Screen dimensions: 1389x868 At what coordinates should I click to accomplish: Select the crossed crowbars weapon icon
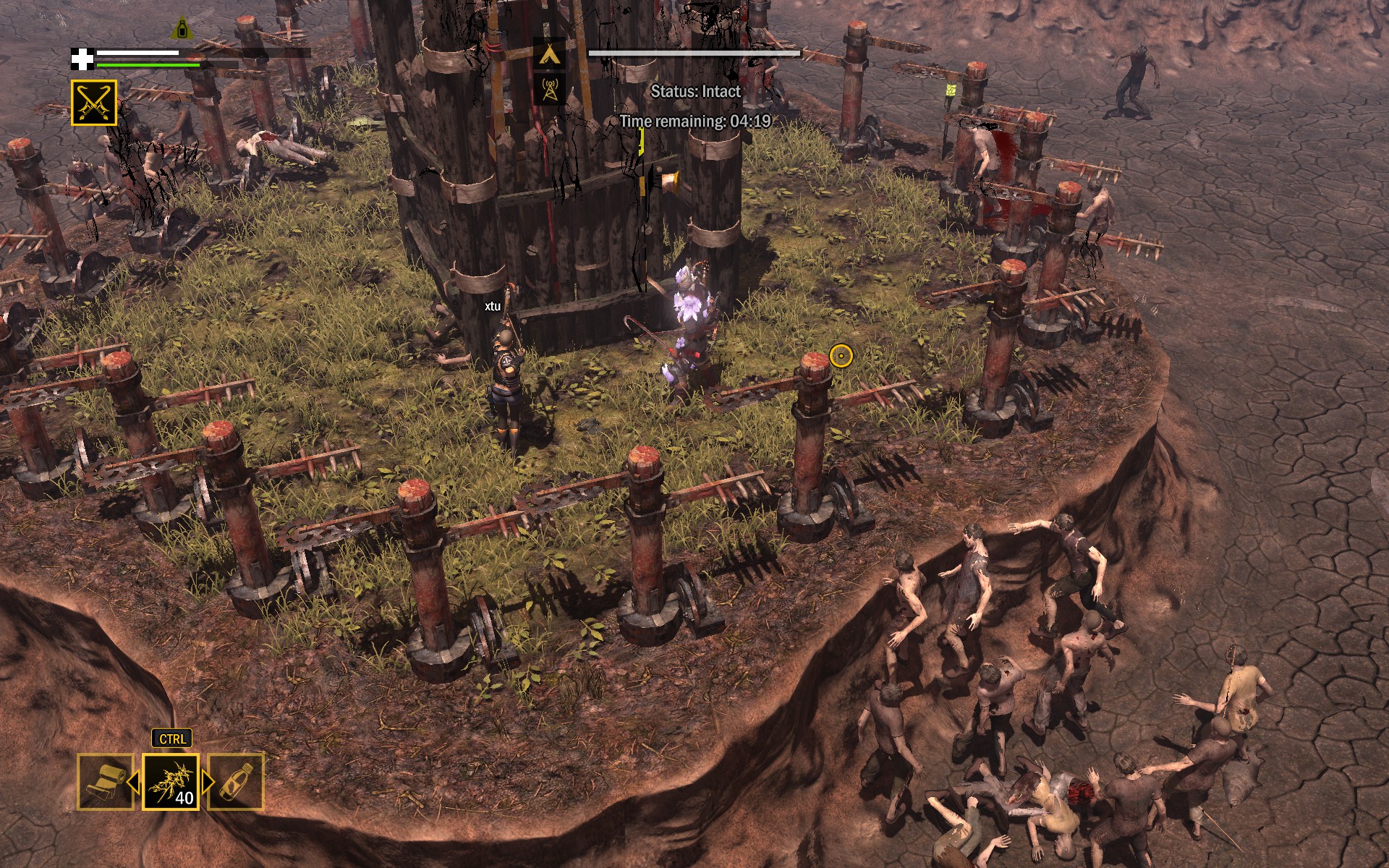94,103
